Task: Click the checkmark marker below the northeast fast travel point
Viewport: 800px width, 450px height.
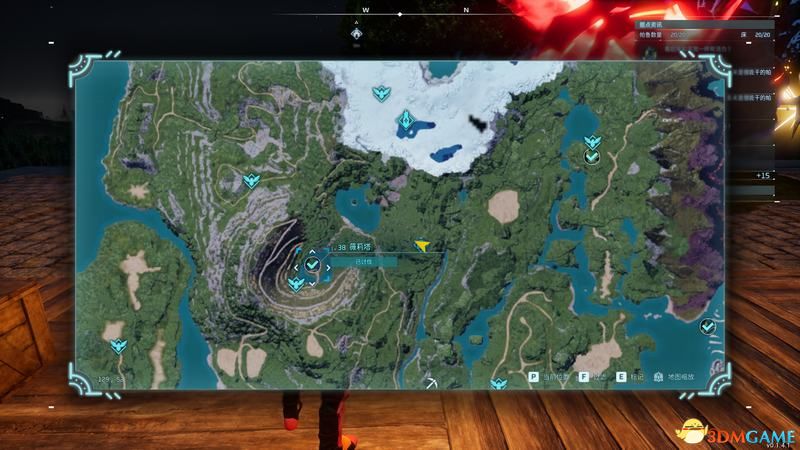Action: [592, 157]
